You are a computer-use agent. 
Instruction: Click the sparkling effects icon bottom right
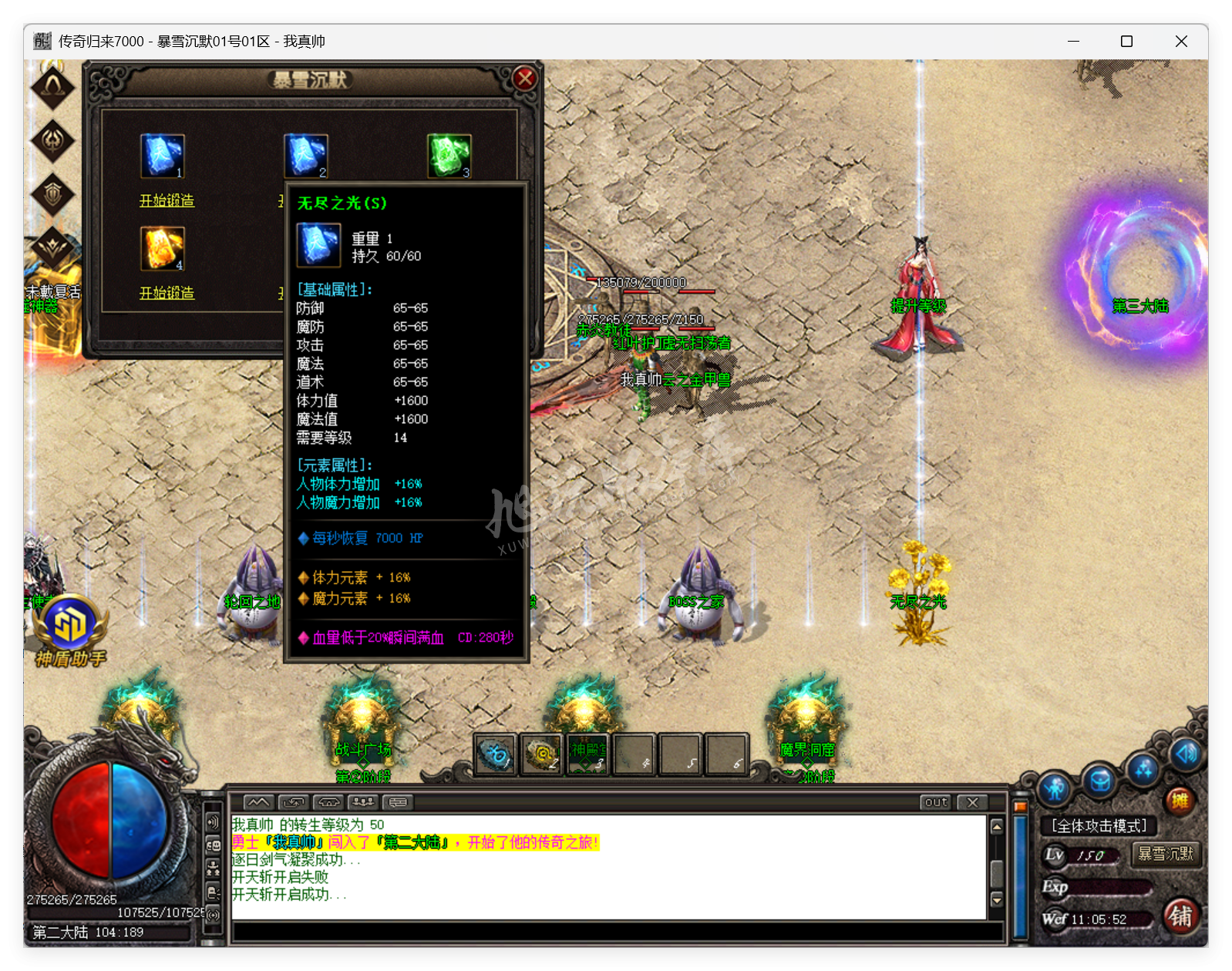(x=1143, y=770)
